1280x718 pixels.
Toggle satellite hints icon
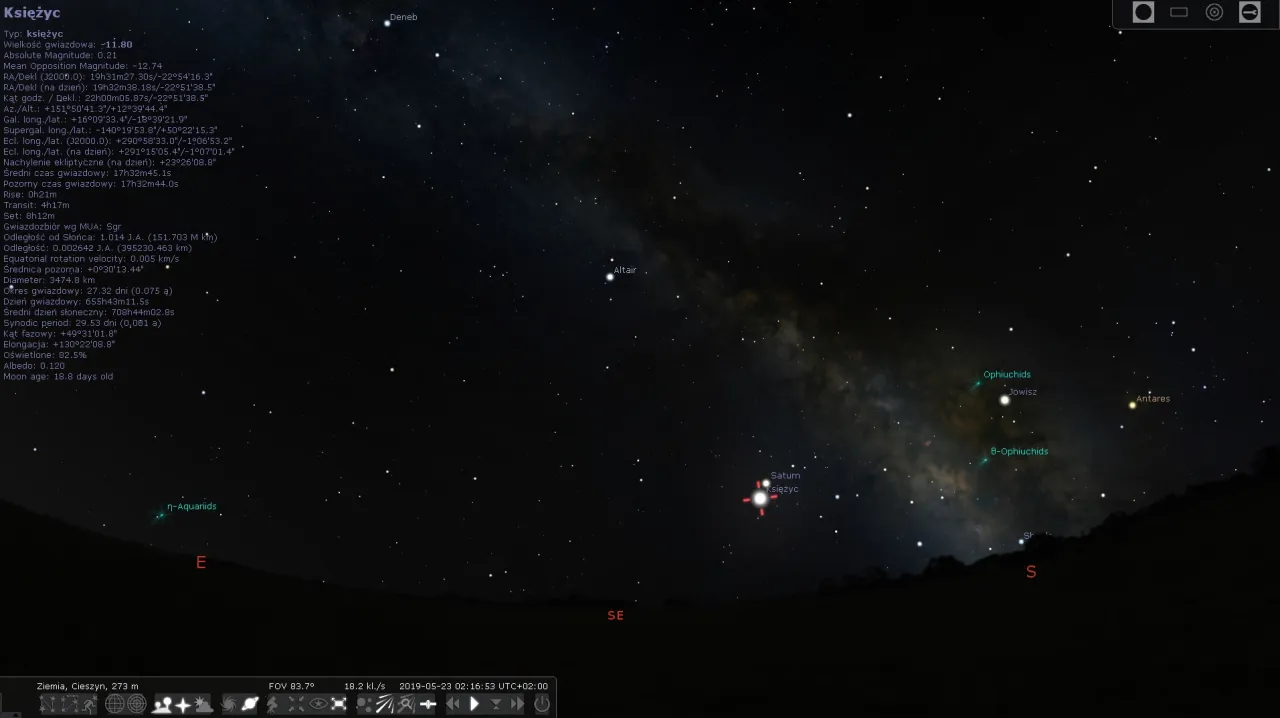428,704
